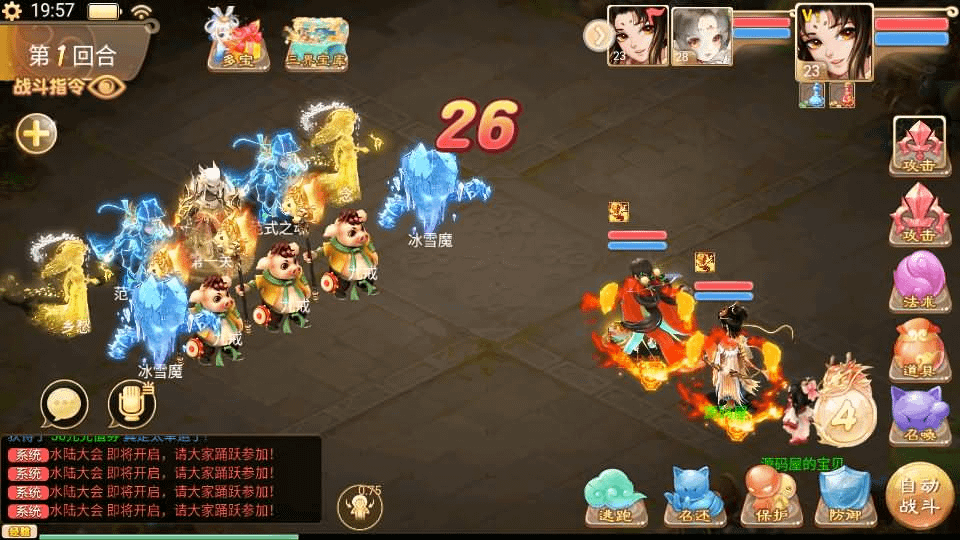Choose the 召唤 summon command

(919, 411)
